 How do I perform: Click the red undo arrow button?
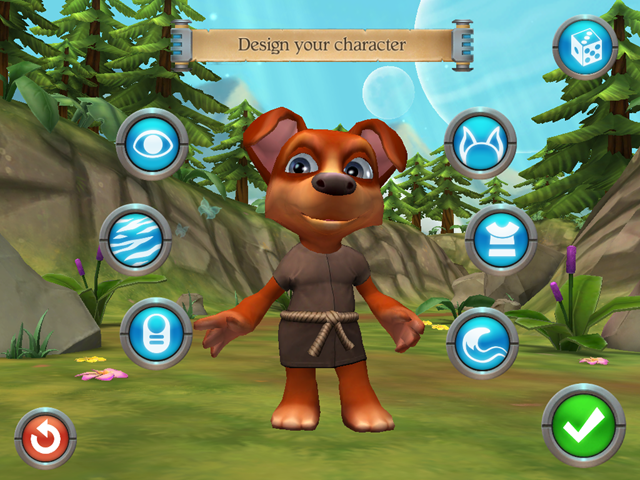tap(46, 438)
